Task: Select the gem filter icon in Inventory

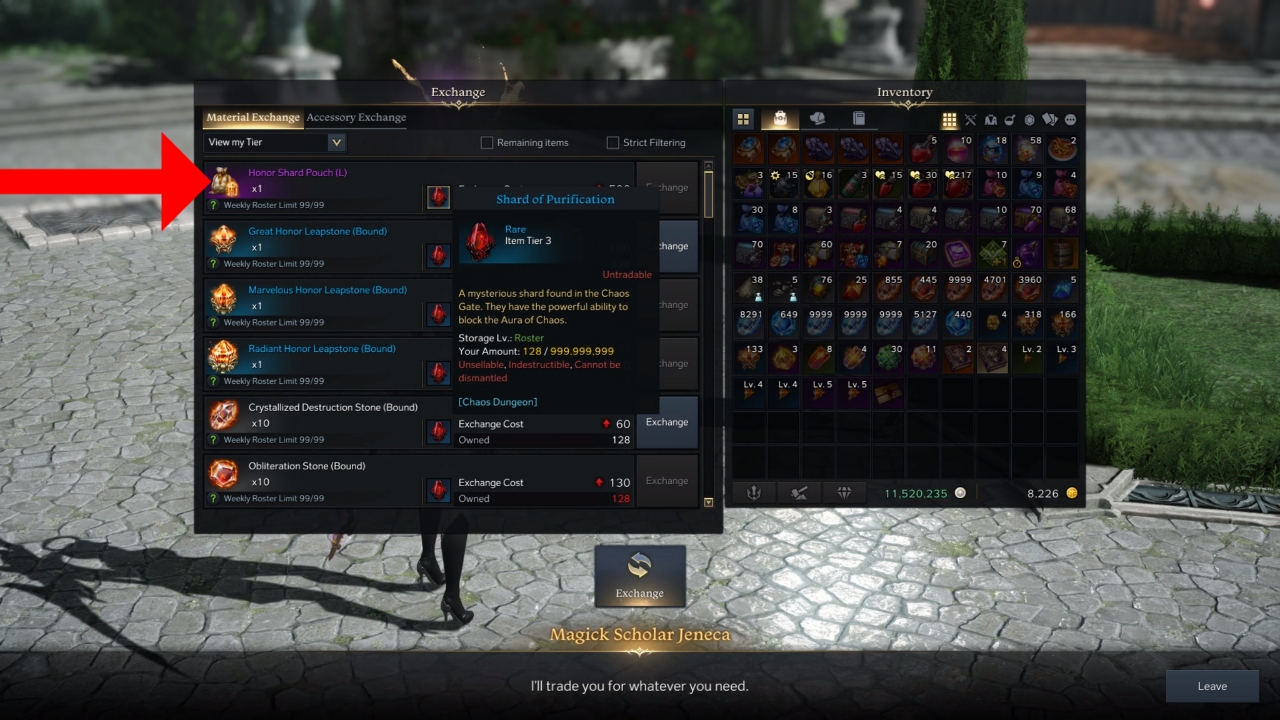Action: 1030,119
